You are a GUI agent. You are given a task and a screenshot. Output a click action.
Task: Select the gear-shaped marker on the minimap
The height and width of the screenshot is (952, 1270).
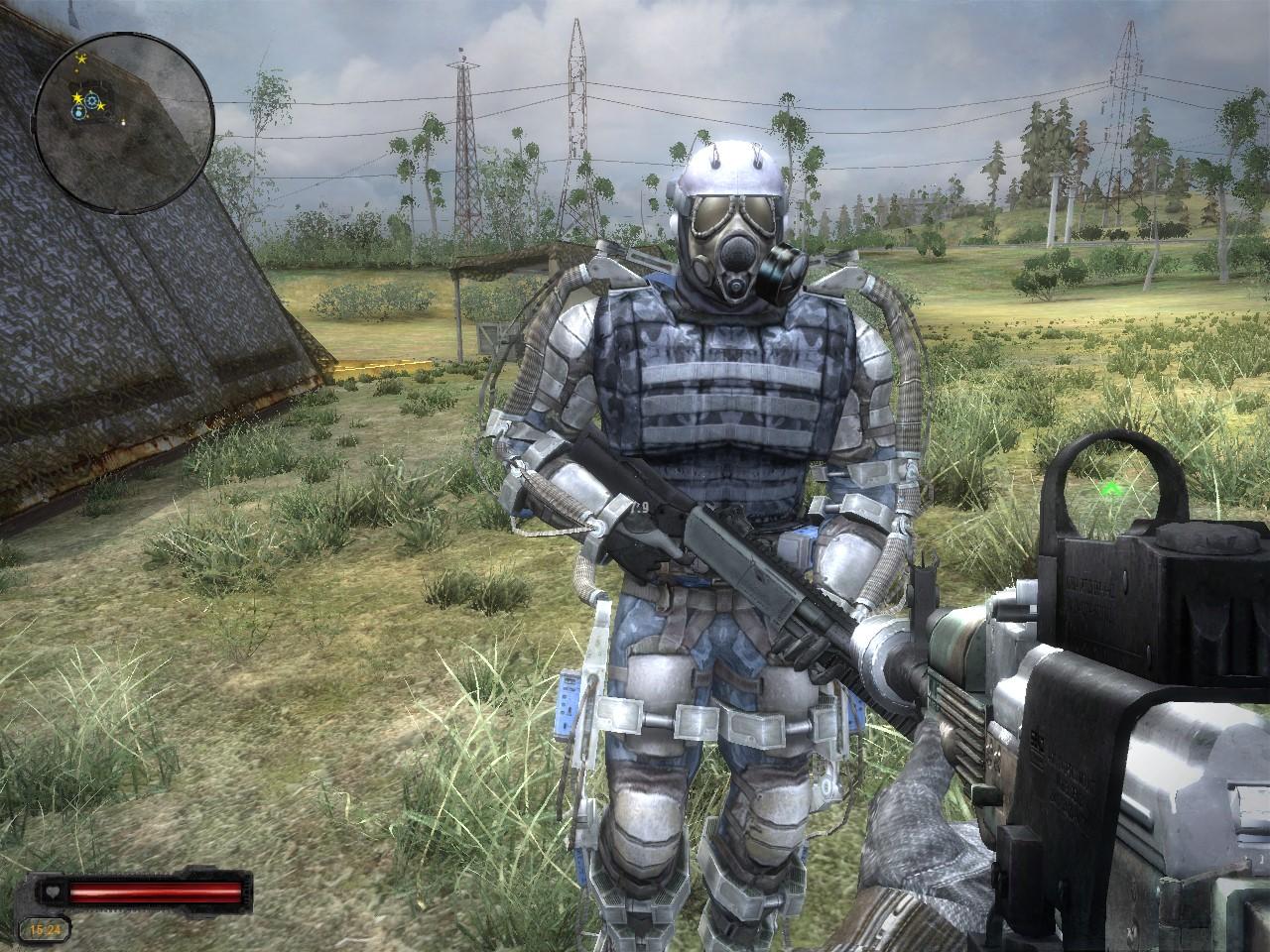pyautogui.click(x=92, y=101)
